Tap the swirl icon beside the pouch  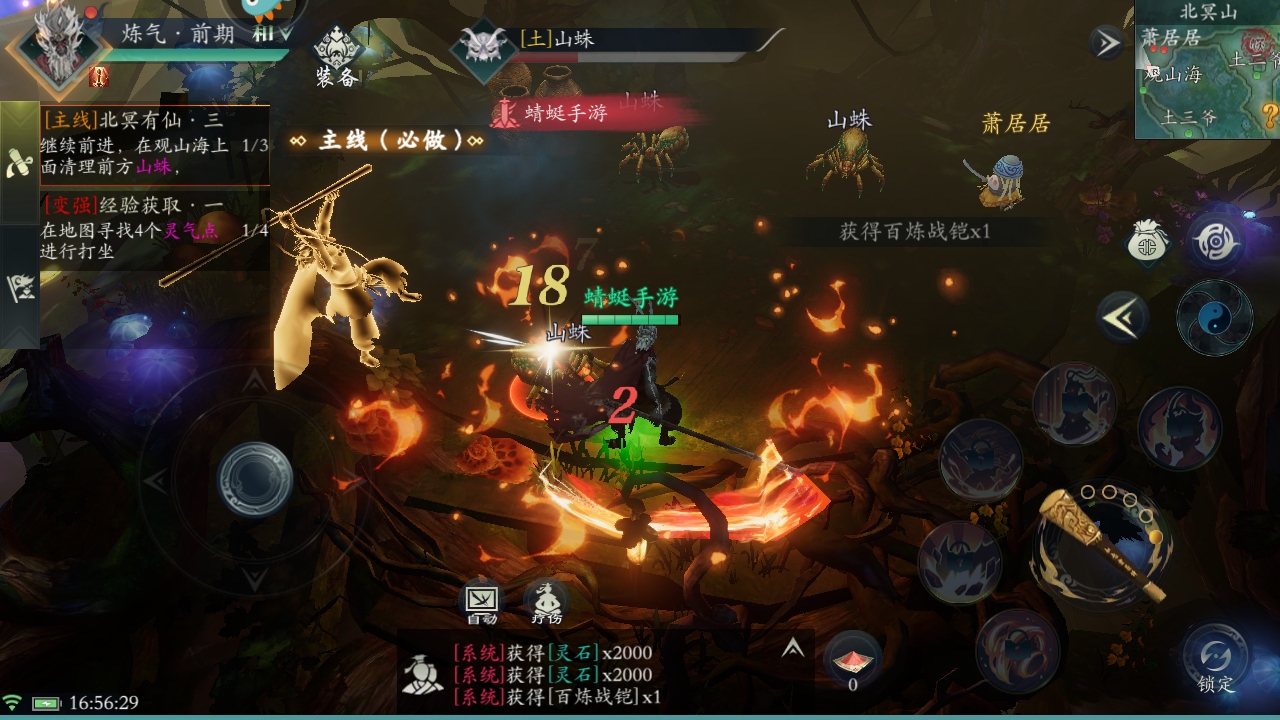pyautogui.click(x=1216, y=242)
